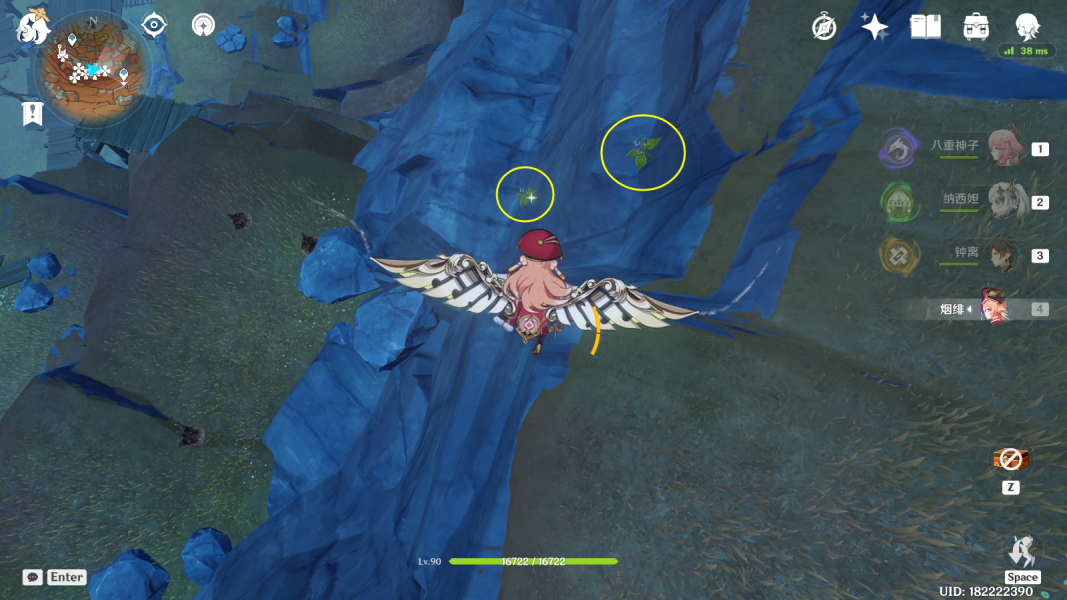The height and width of the screenshot is (600, 1067).
Task: Switch to party member 纳西妲
Action: 1005,201
